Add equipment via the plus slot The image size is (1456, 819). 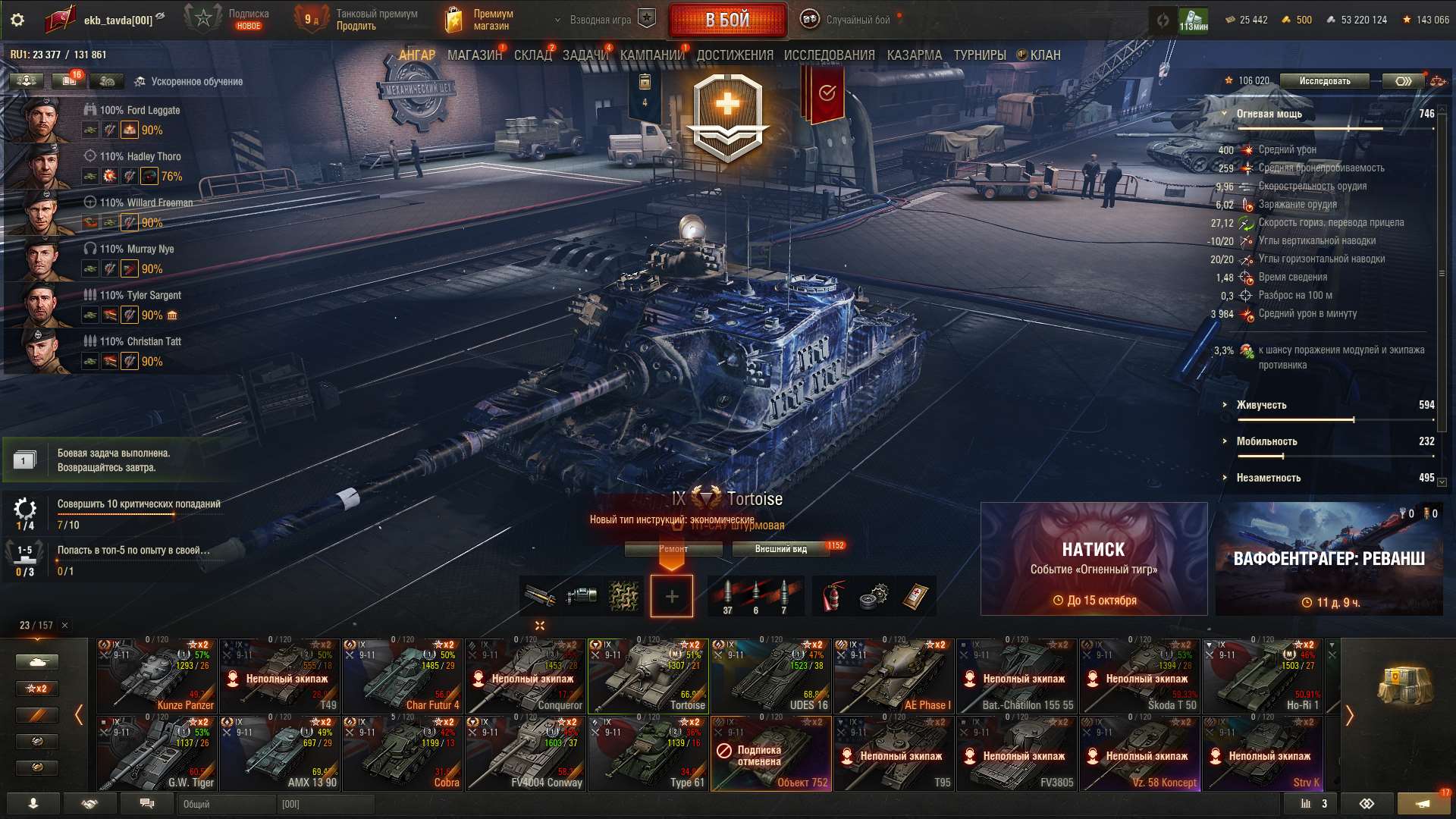(670, 596)
